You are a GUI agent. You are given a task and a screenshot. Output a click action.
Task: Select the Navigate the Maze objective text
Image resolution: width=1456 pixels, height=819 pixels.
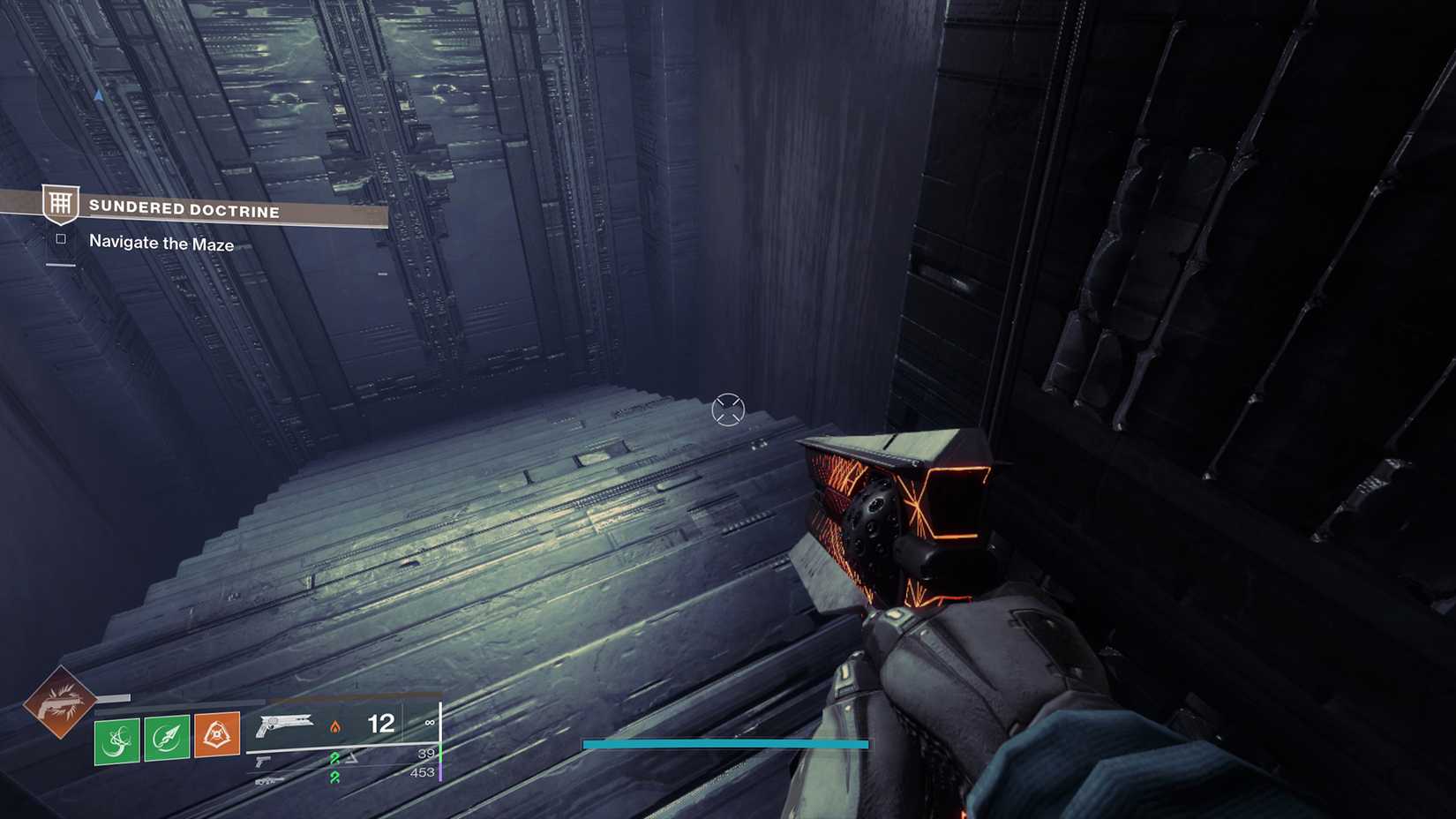(x=160, y=244)
